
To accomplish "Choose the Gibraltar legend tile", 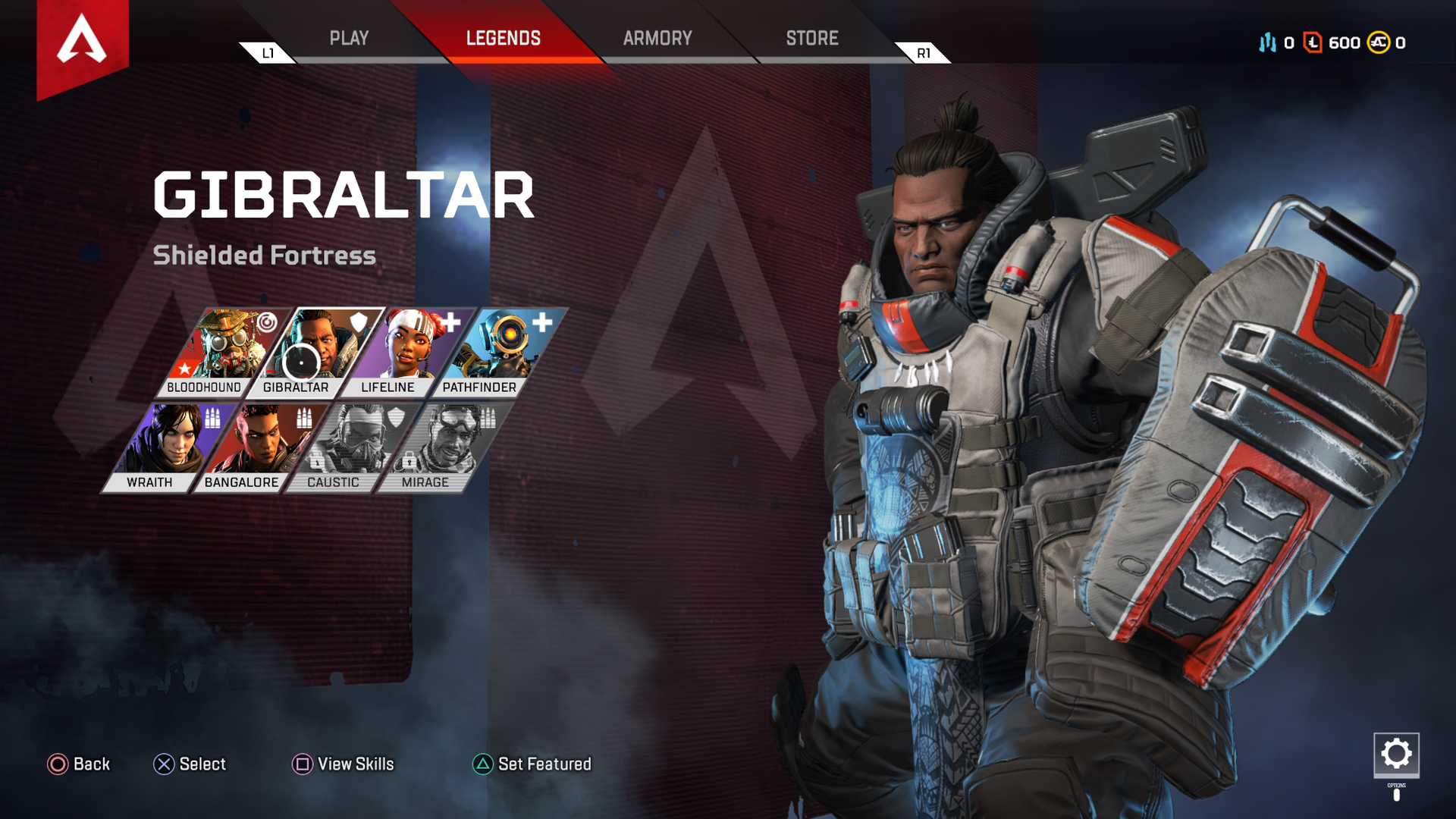I will [x=312, y=352].
